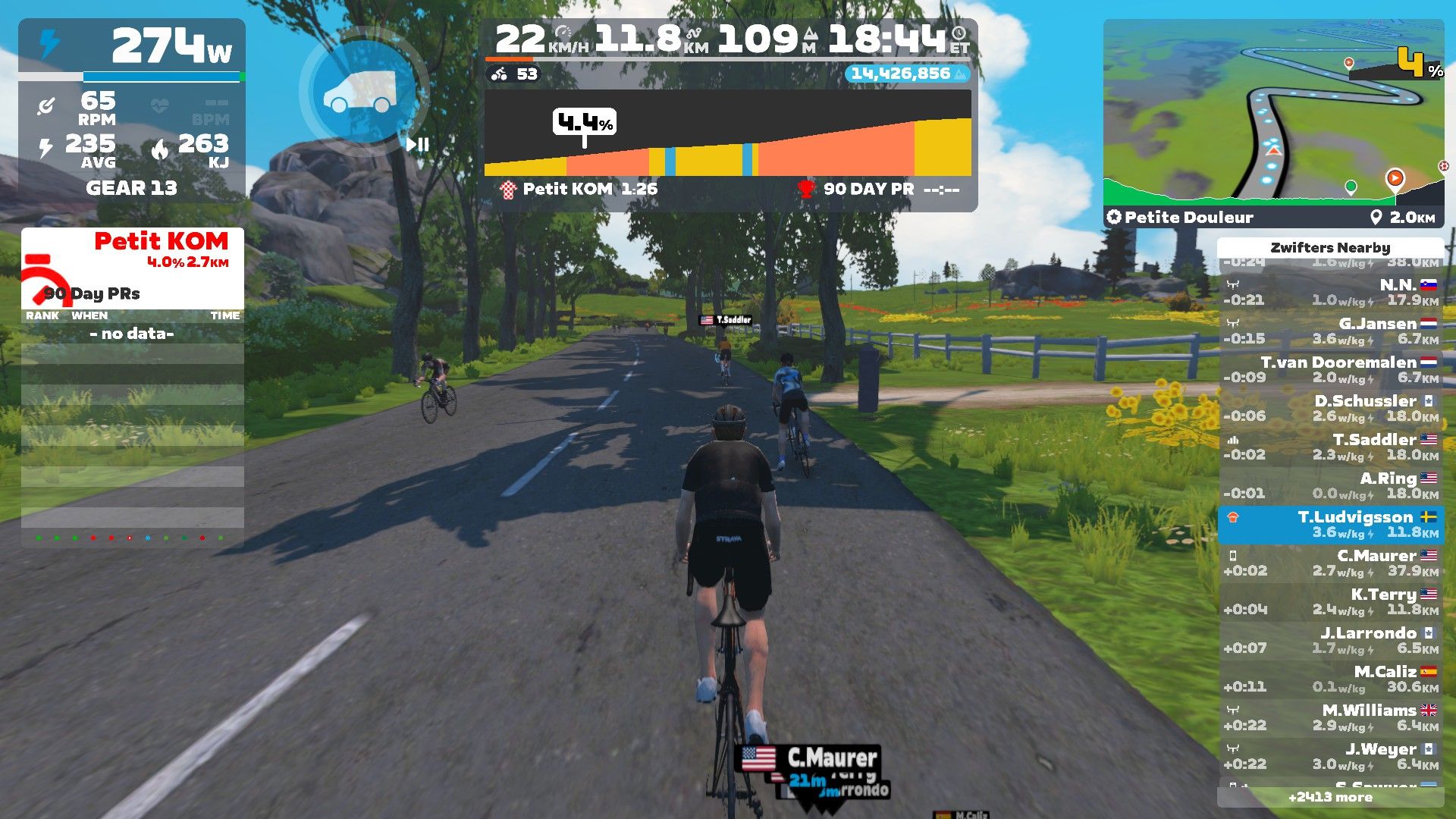
Task: Expand the '+2413 more' riders entry
Action: pos(1330,797)
